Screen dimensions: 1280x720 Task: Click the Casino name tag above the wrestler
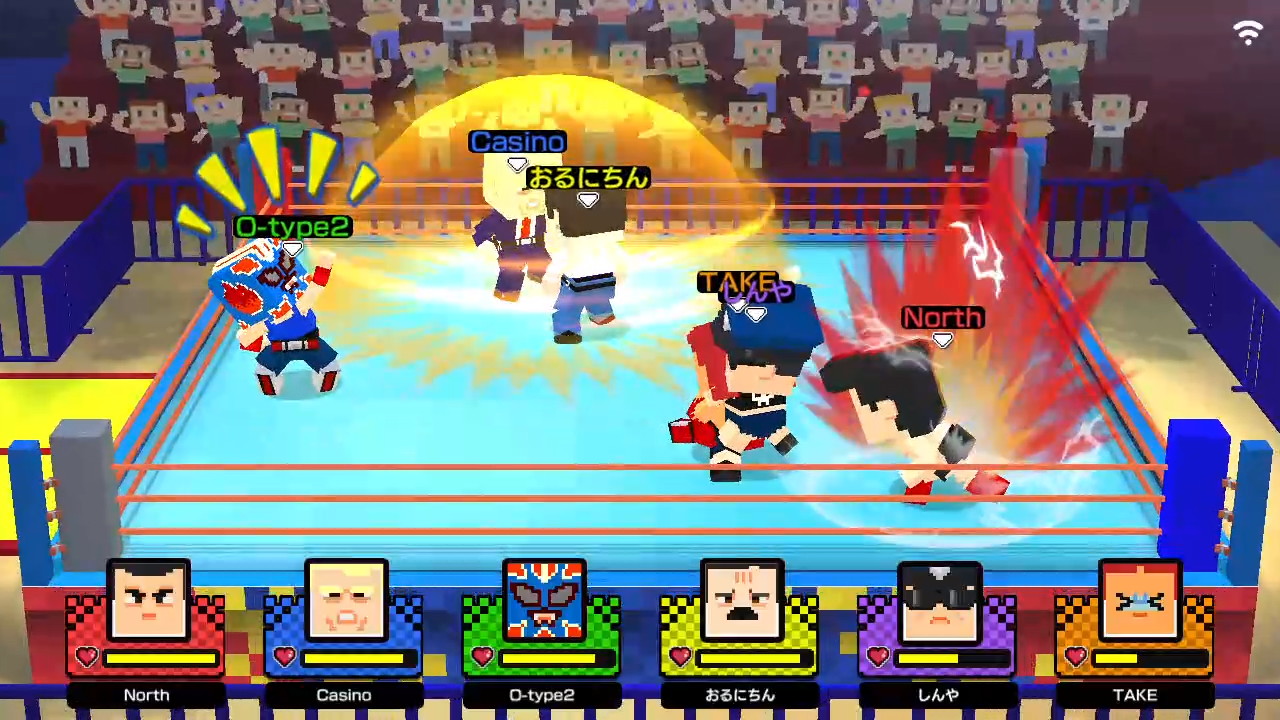pos(517,141)
